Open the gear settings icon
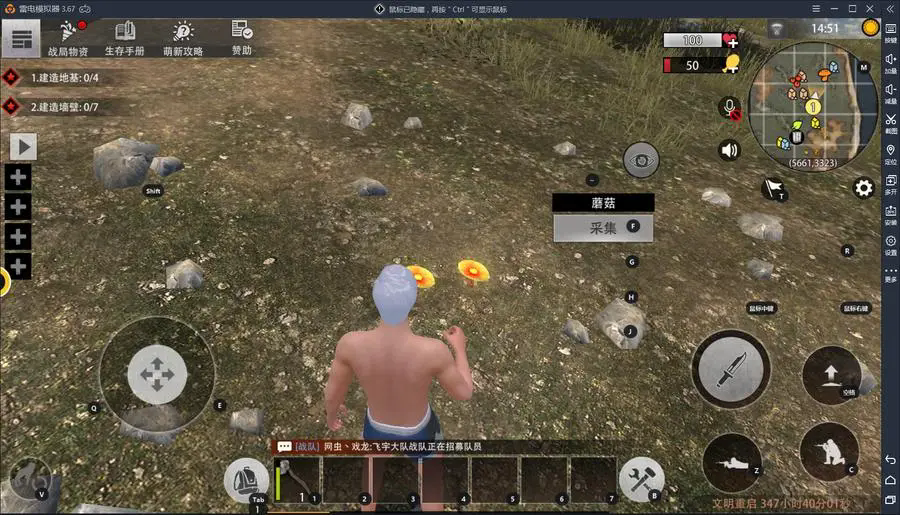Viewport: 900px width, 515px height. tap(863, 188)
